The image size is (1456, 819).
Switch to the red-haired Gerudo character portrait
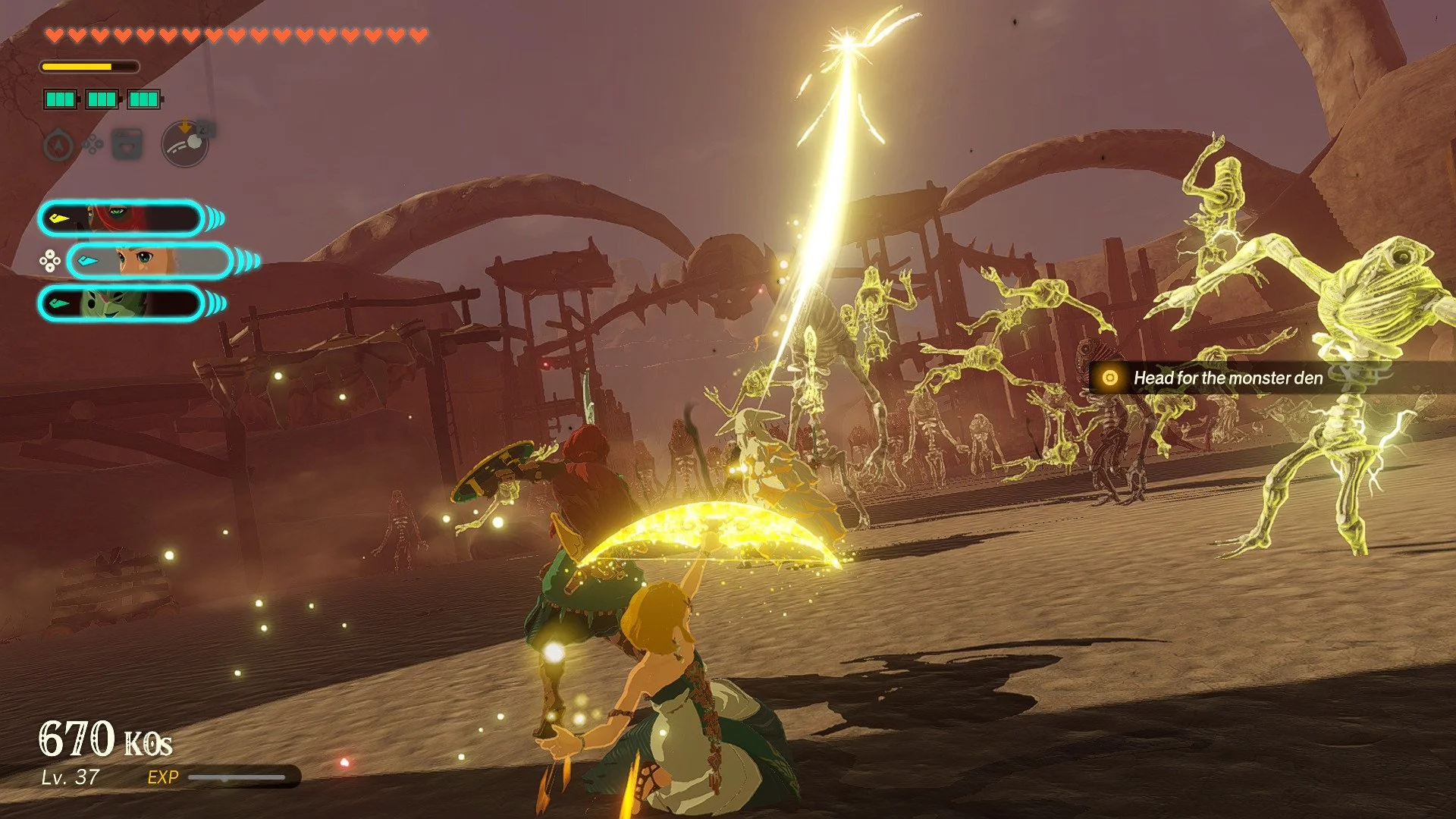pos(121,219)
